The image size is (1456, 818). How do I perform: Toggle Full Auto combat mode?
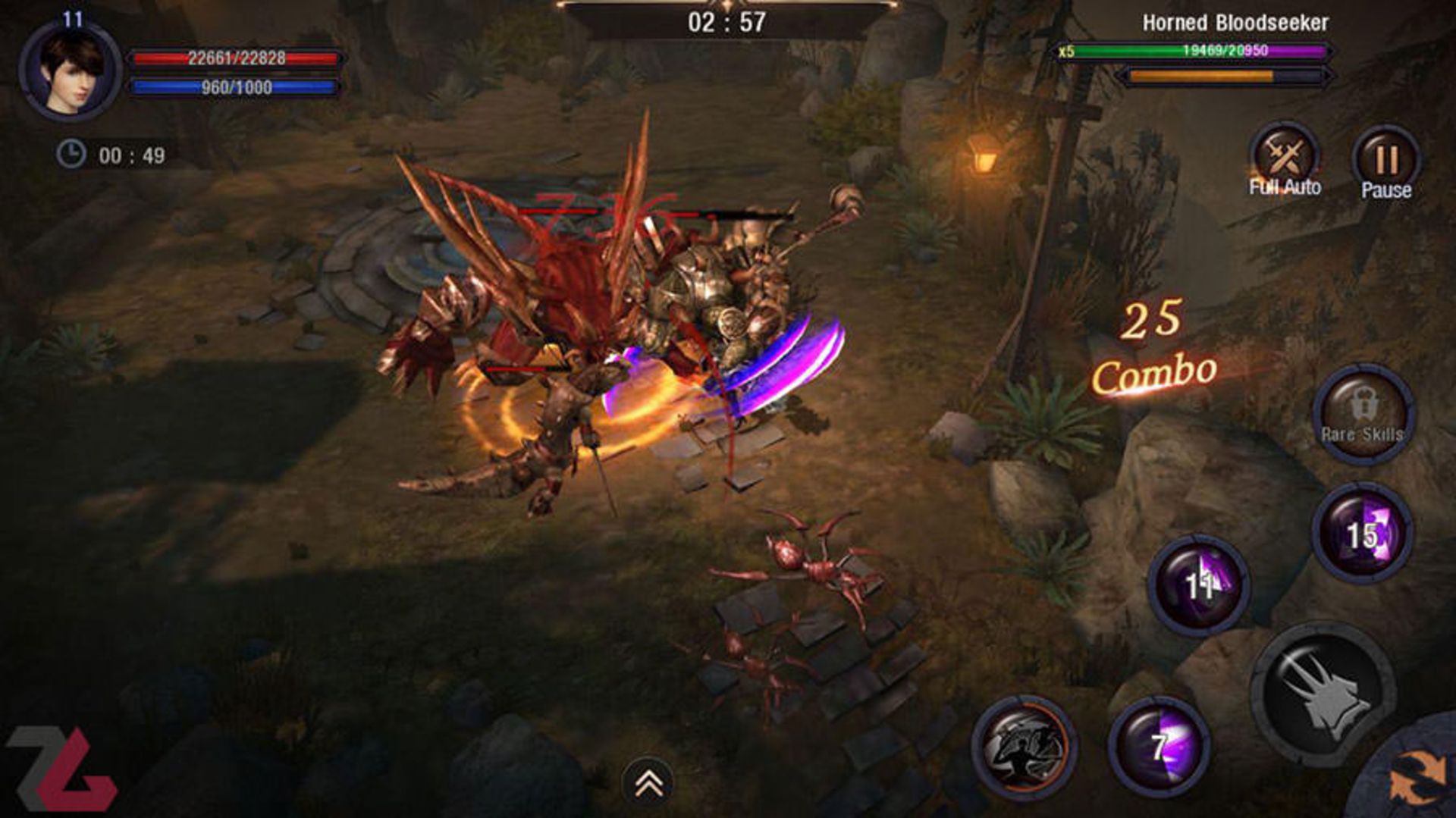tap(1285, 161)
